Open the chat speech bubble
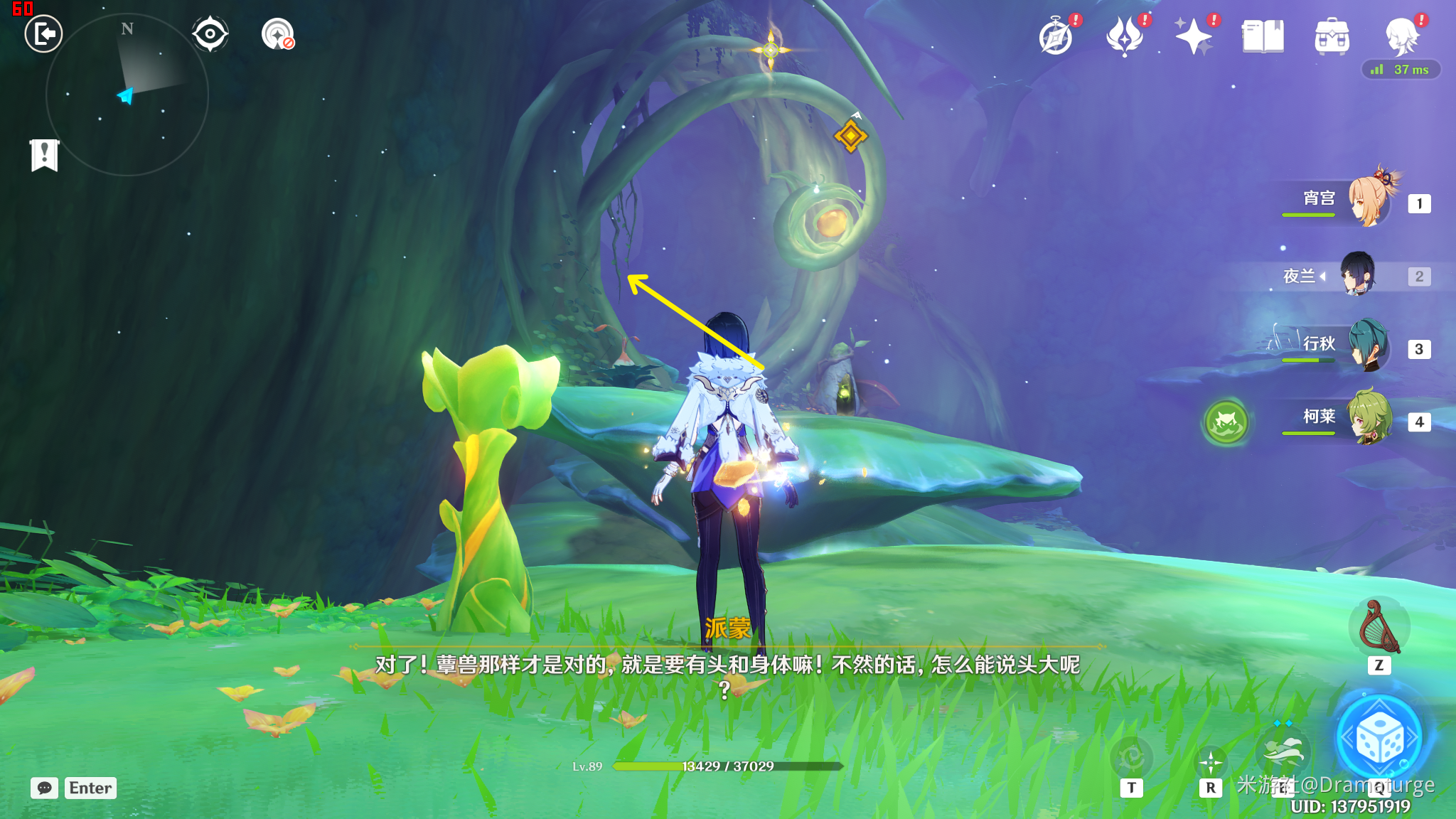1456x819 pixels. [x=45, y=788]
